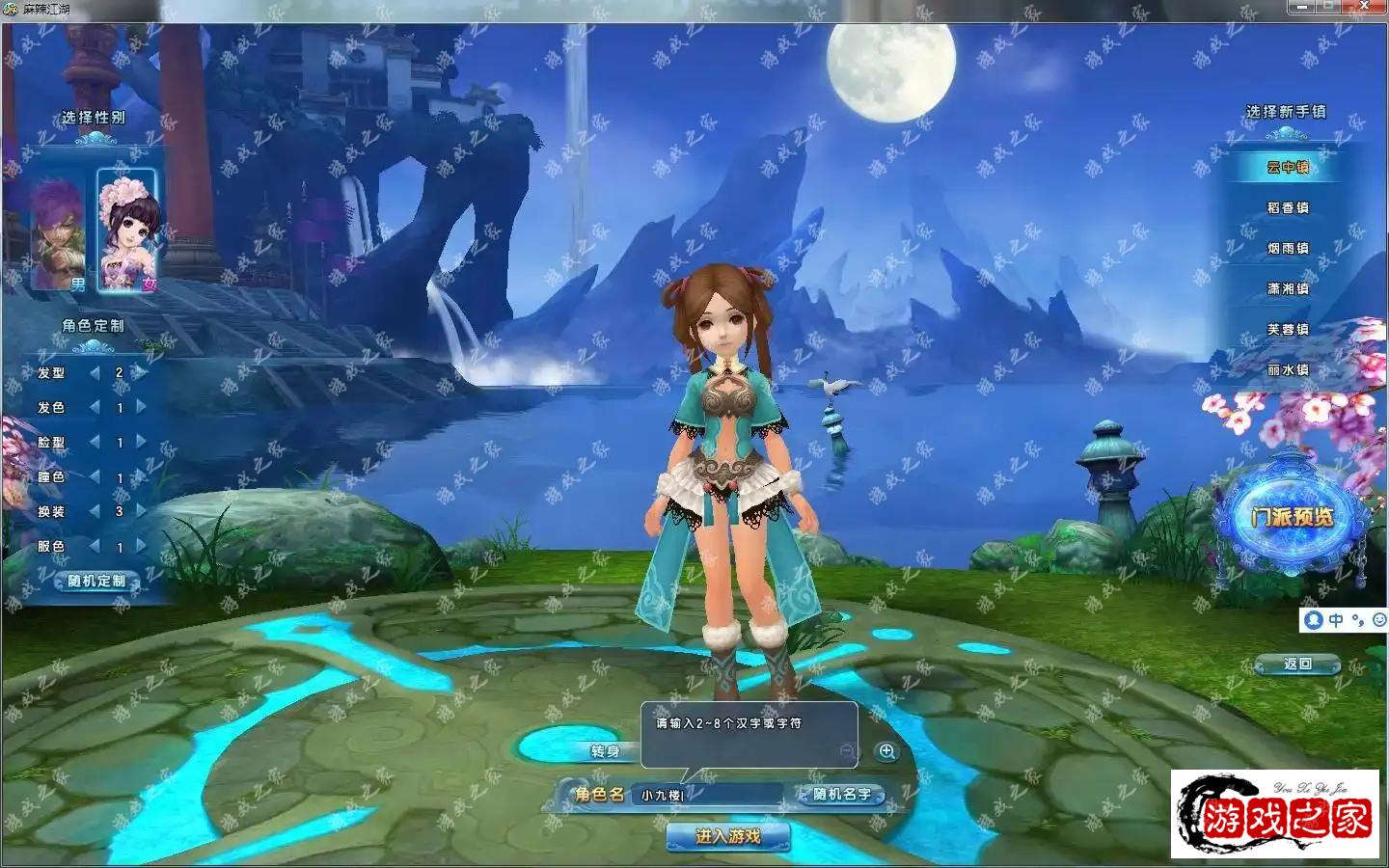Choose the 芙蓉镇 town entry
Screen dimensions: 1389x868
[x=1288, y=329]
